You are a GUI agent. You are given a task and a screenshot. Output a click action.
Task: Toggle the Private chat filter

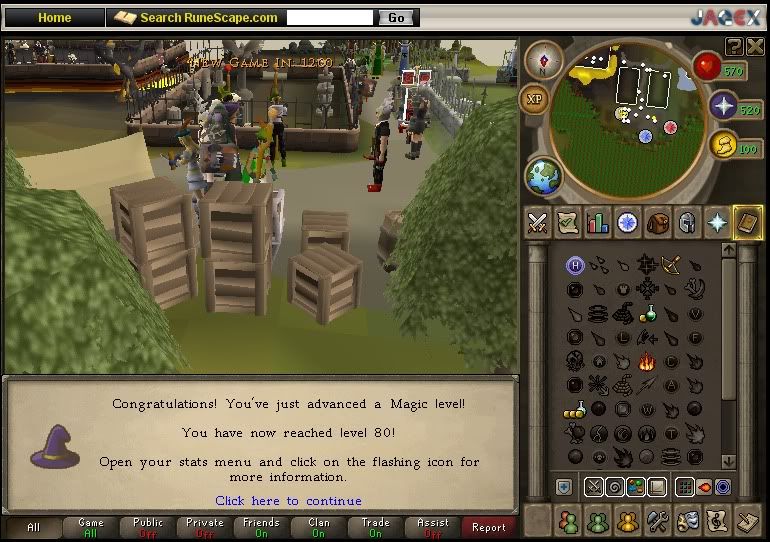pyautogui.click(x=204, y=527)
